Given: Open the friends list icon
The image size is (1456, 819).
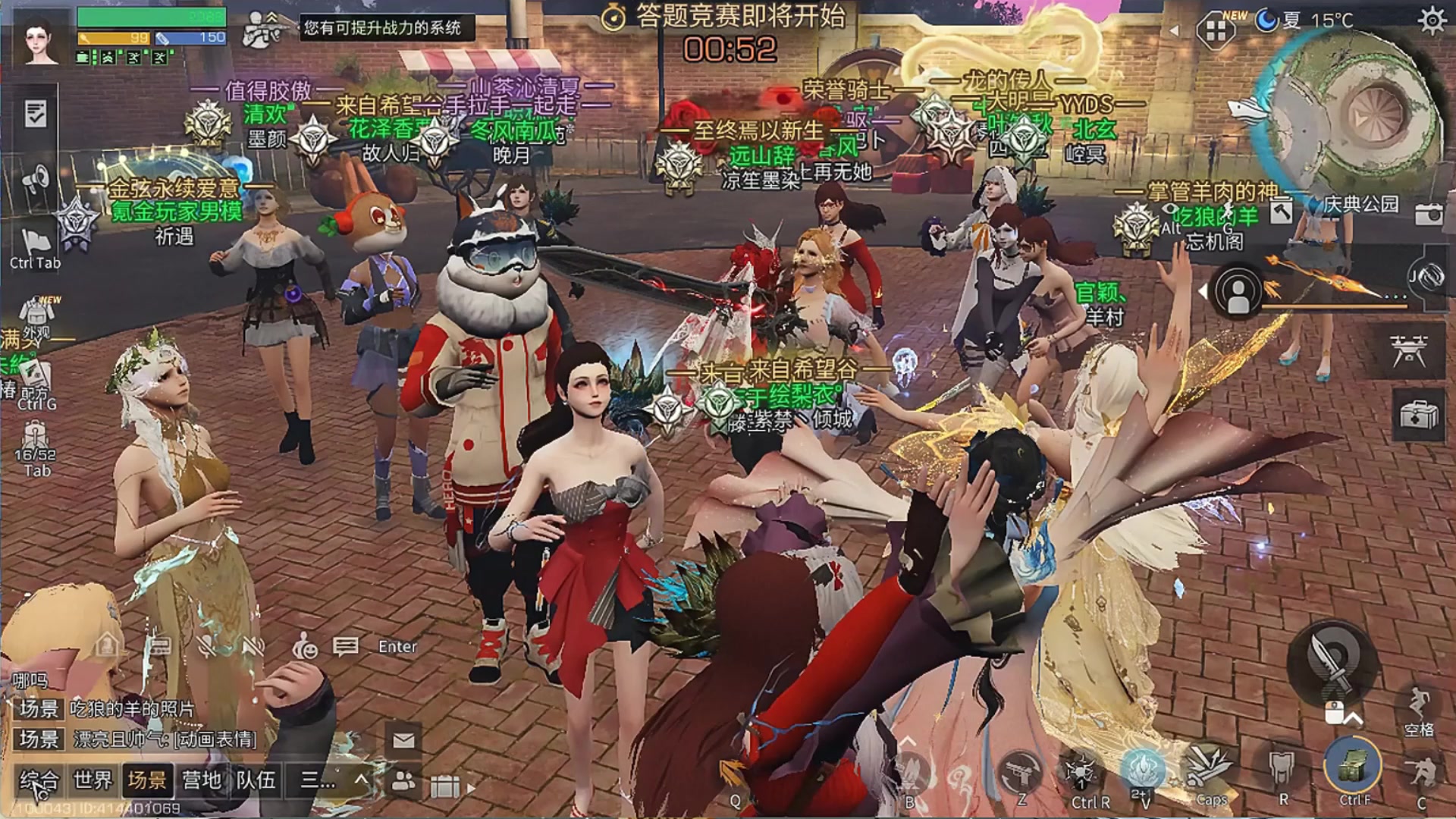Looking at the screenshot, I should [403, 781].
